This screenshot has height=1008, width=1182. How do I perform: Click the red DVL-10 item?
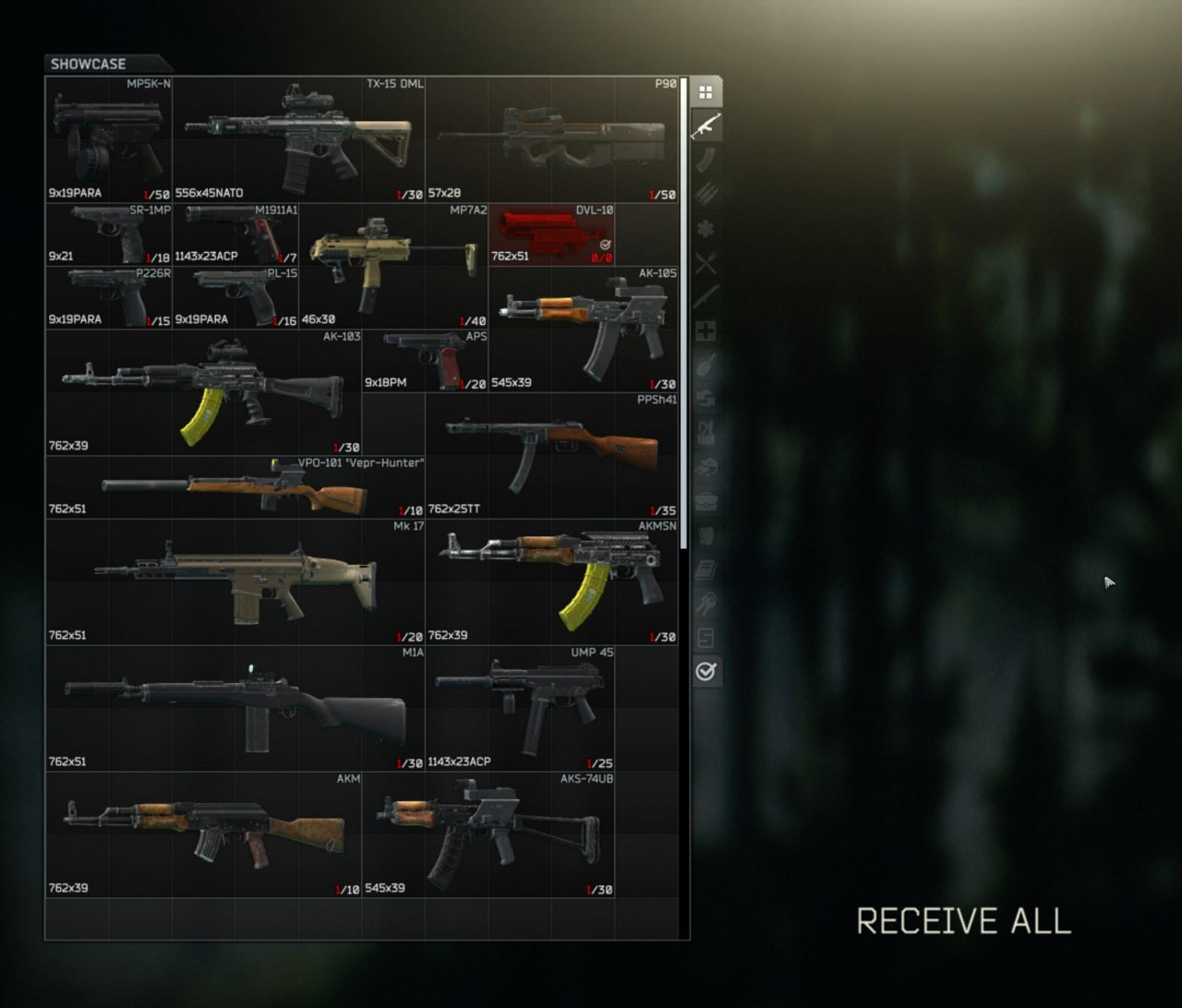click(x=551, y=234)
